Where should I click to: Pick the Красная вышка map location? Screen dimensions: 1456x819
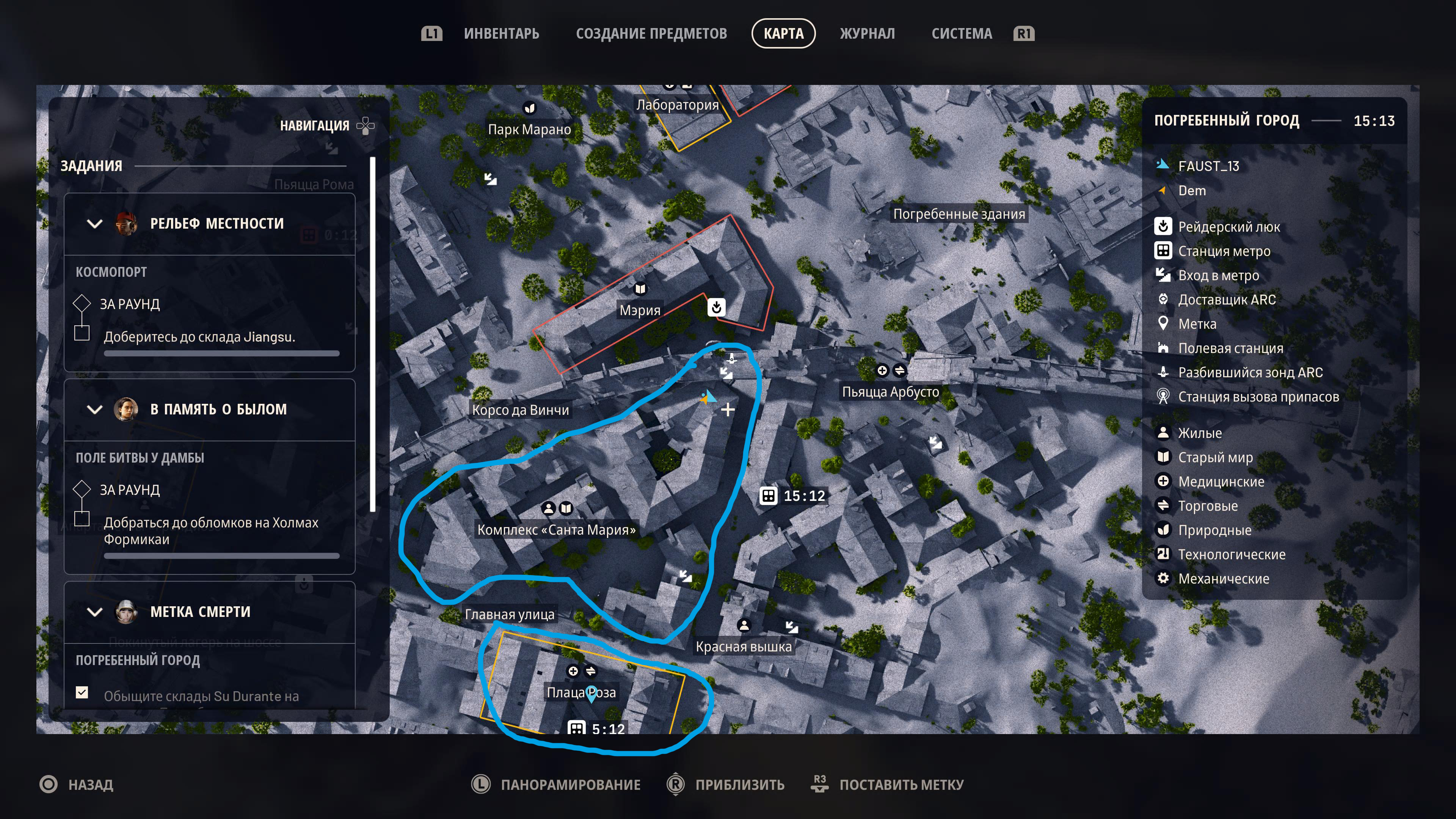(743, 646)
